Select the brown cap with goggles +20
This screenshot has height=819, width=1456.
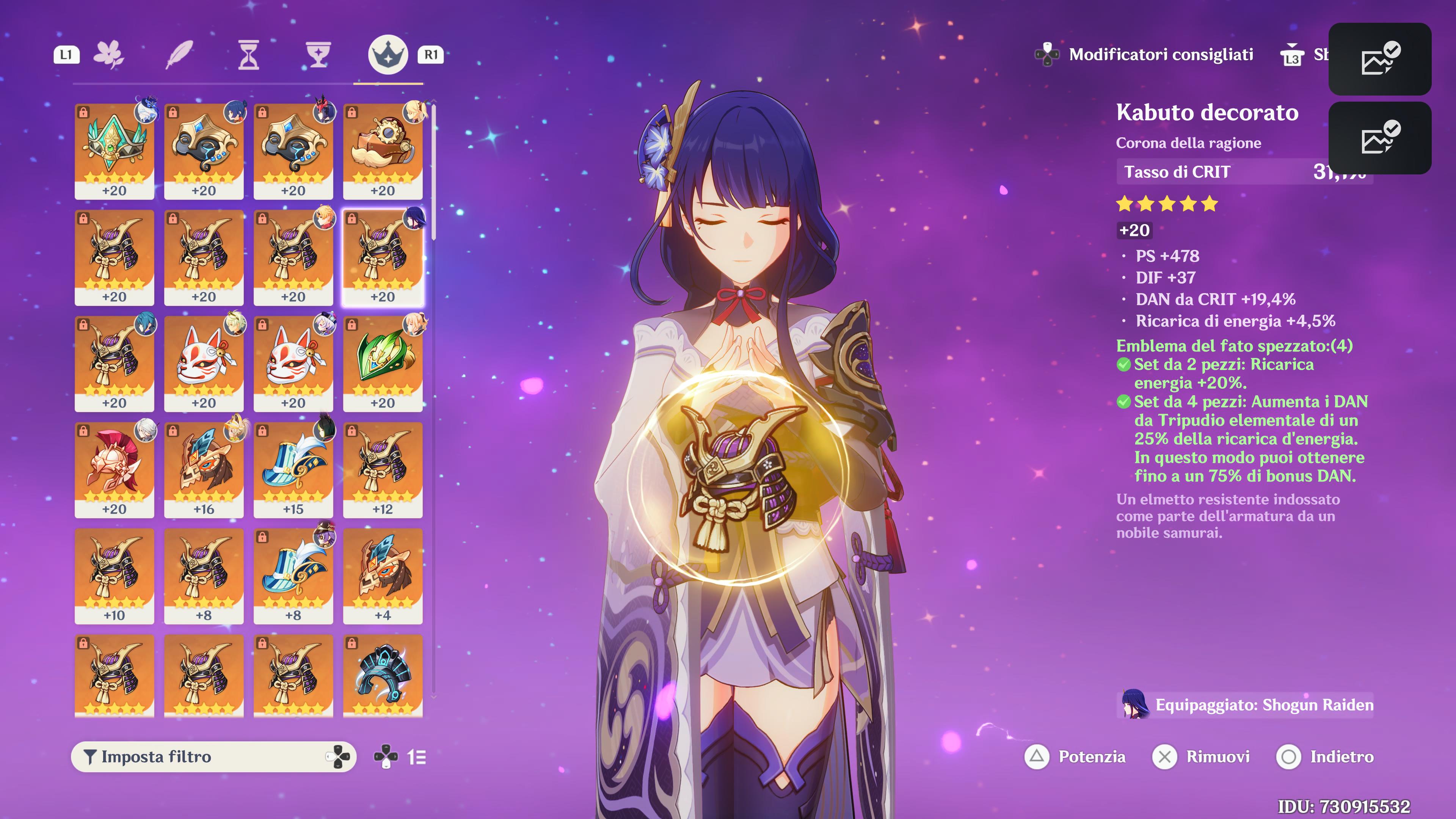[x=383, y=151]
